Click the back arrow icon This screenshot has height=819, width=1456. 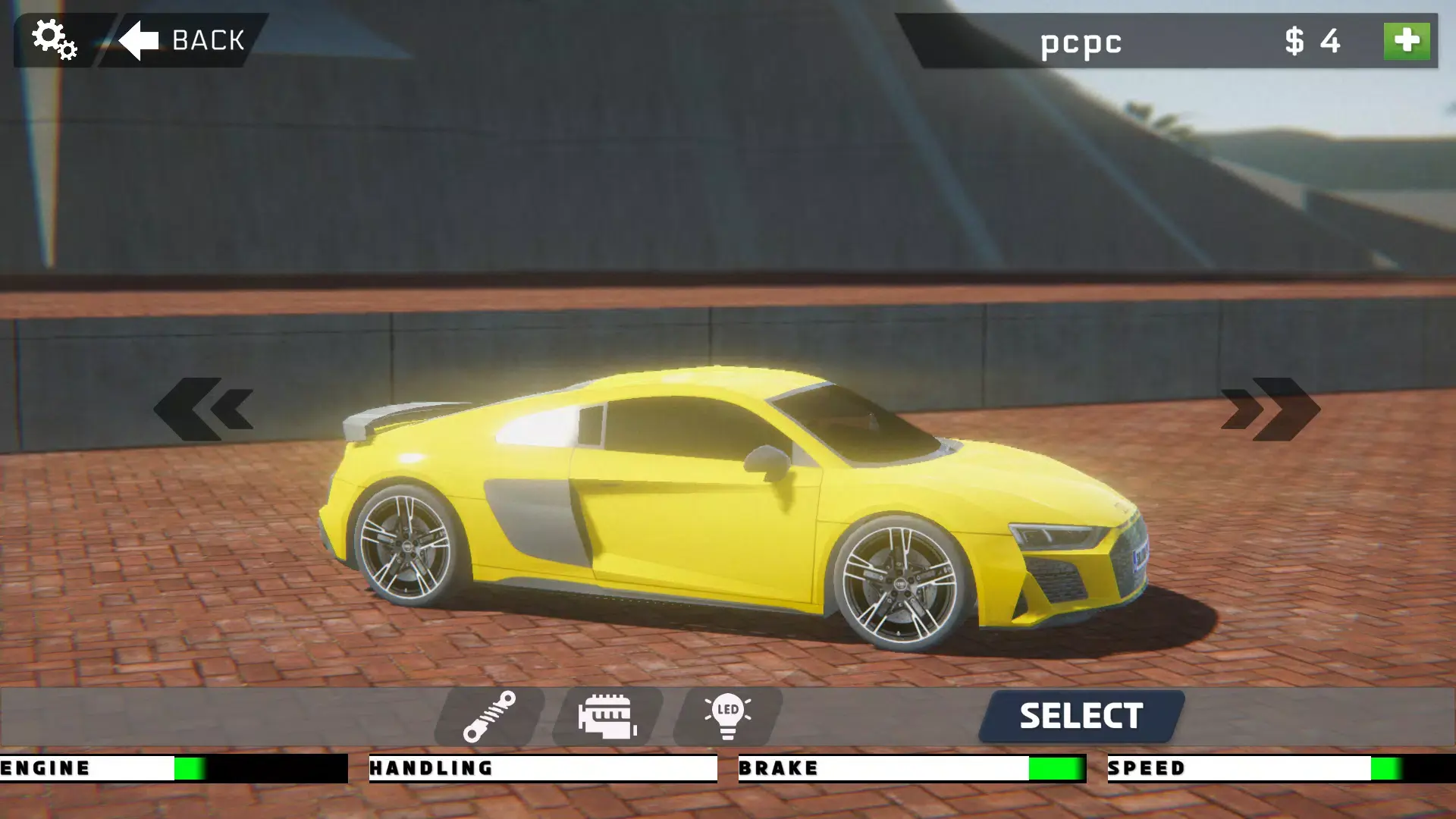click(x=139, y=39)
